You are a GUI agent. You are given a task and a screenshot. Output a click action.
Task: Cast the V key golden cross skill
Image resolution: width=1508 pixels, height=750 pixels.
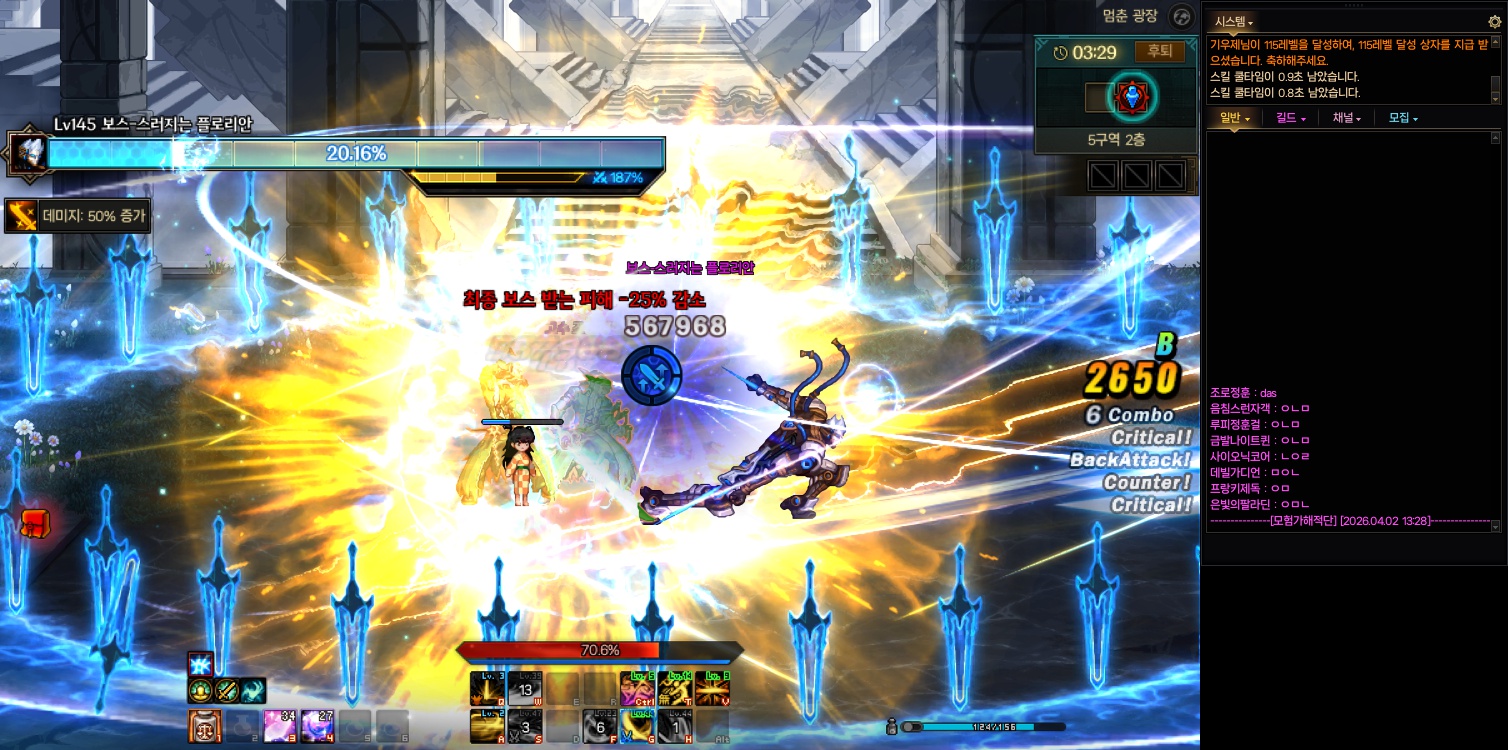click(712, 688)
